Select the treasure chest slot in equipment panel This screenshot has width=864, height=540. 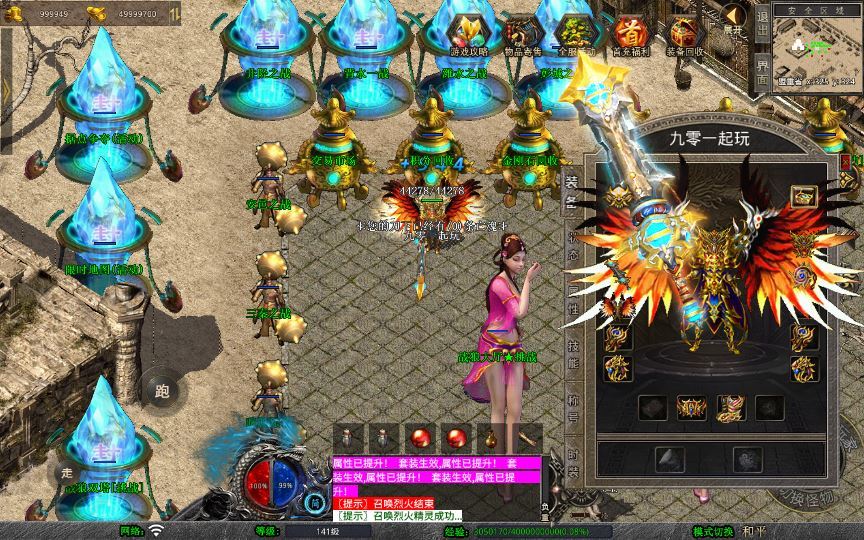coord(803,196)
